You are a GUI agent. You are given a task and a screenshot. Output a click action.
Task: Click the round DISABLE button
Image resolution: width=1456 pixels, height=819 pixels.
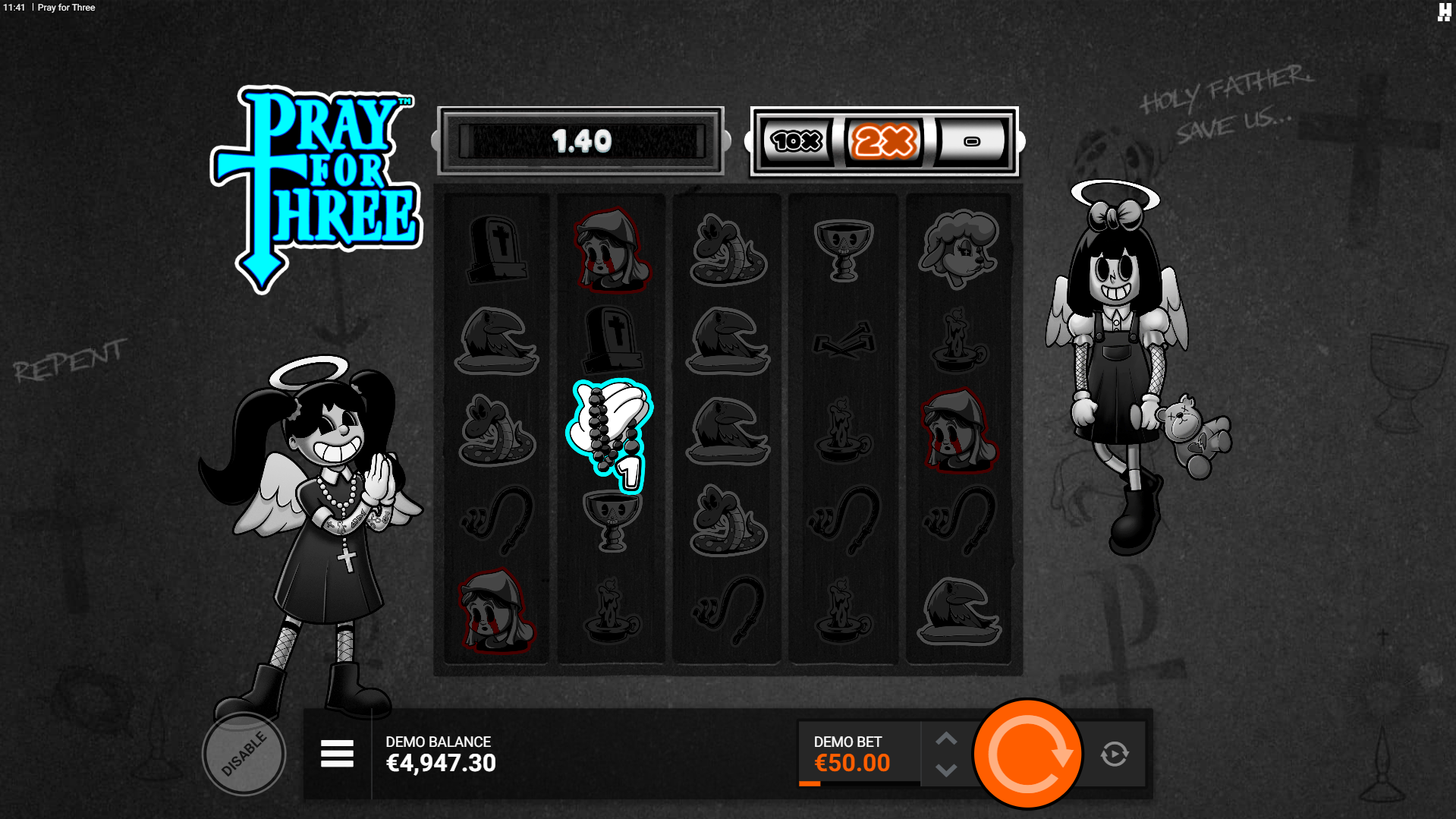tap(244, 754)
